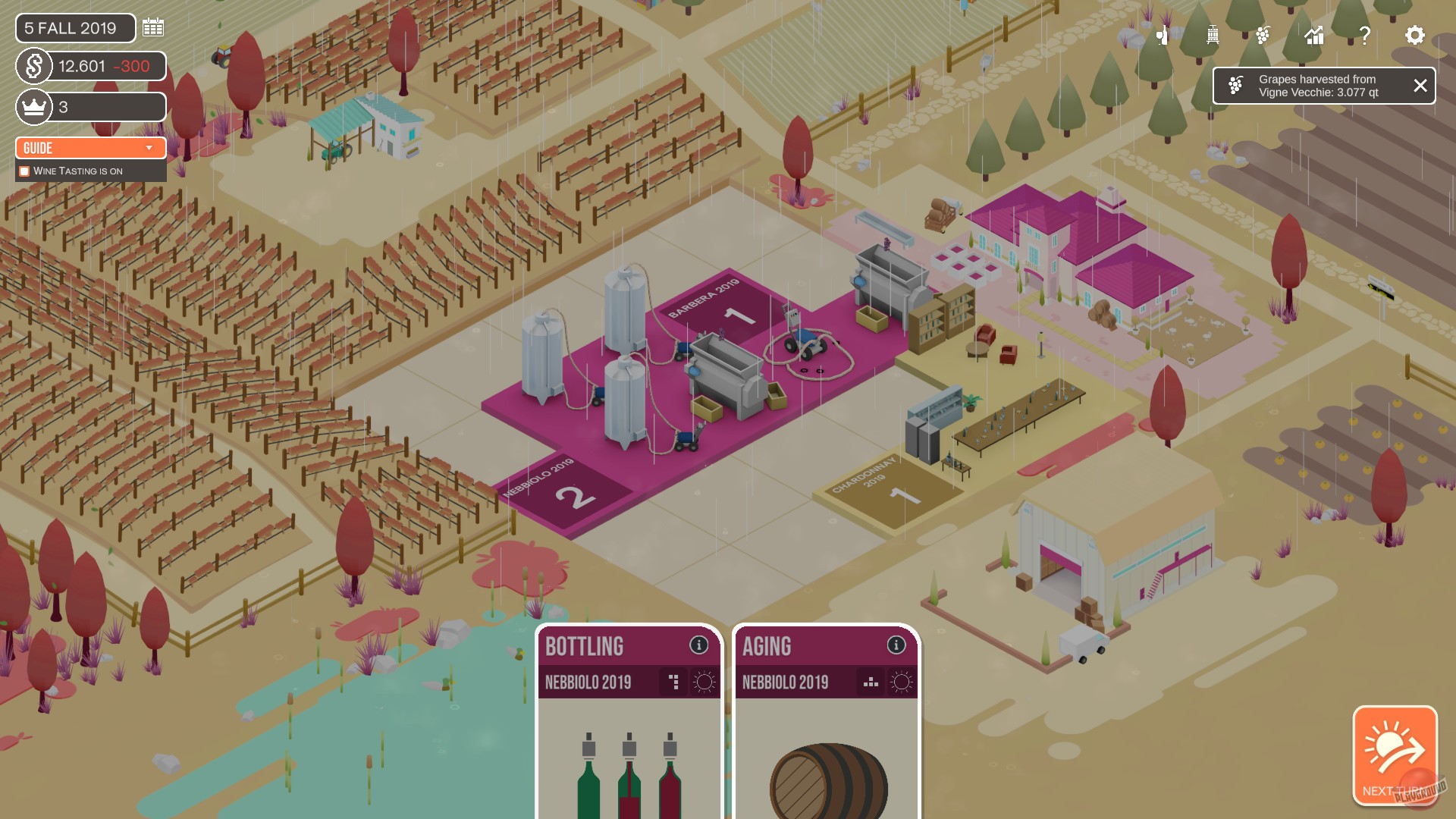Open the wine cellar bottle icon

(1162, 34)
